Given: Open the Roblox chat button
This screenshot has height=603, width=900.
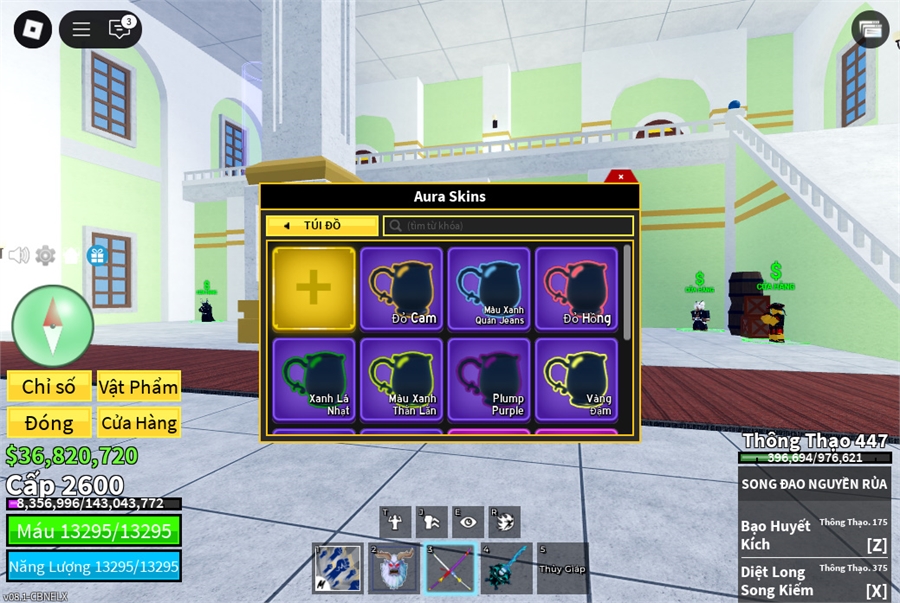Looking at the screenshot, I should (120, 29).
